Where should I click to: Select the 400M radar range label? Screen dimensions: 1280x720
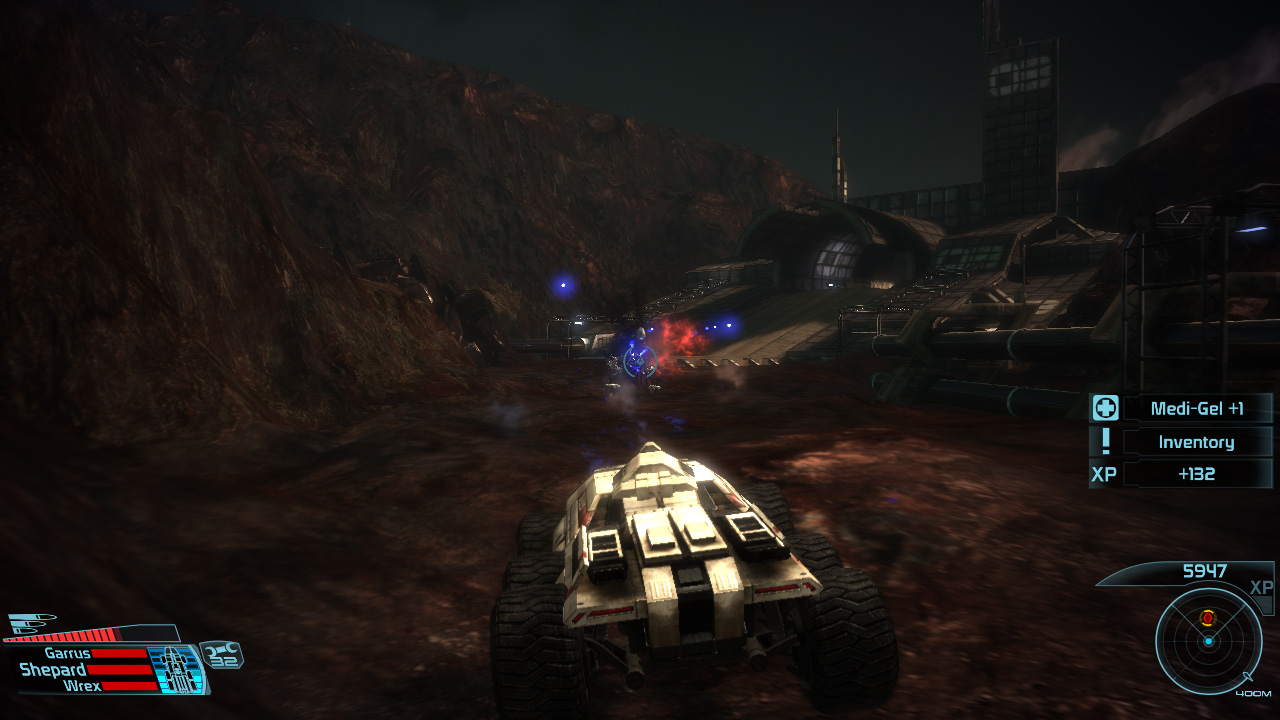pos(1253,693)
